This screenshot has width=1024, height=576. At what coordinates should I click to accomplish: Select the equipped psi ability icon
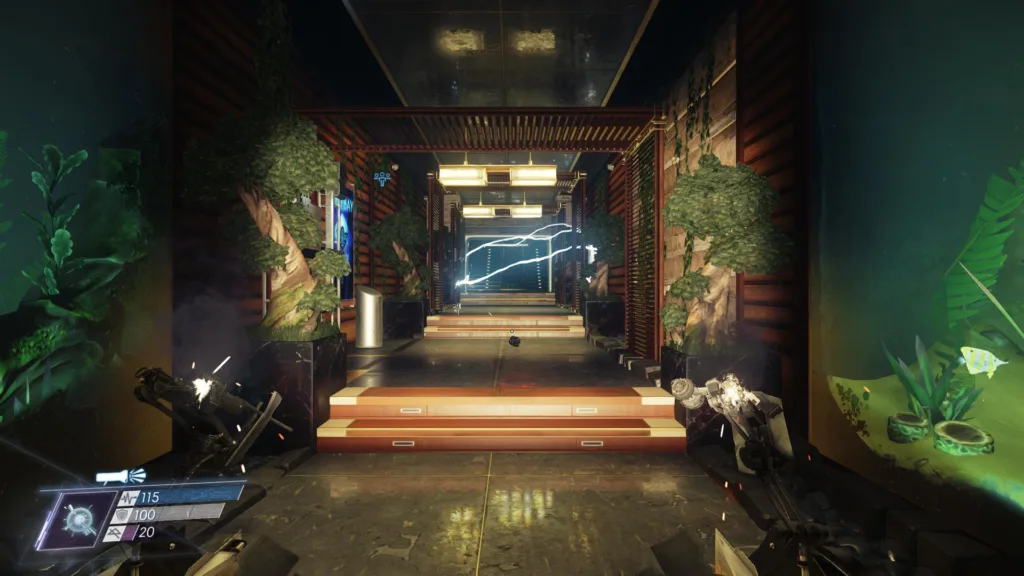pyautogui.click(x=76, y=519)
